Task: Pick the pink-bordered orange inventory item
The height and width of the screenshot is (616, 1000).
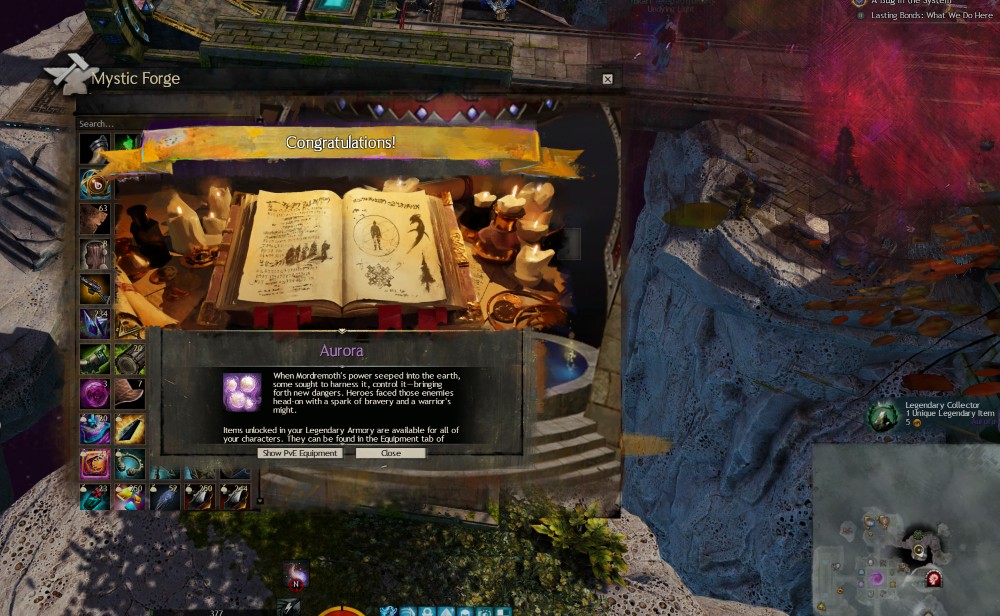Action: 94,464
